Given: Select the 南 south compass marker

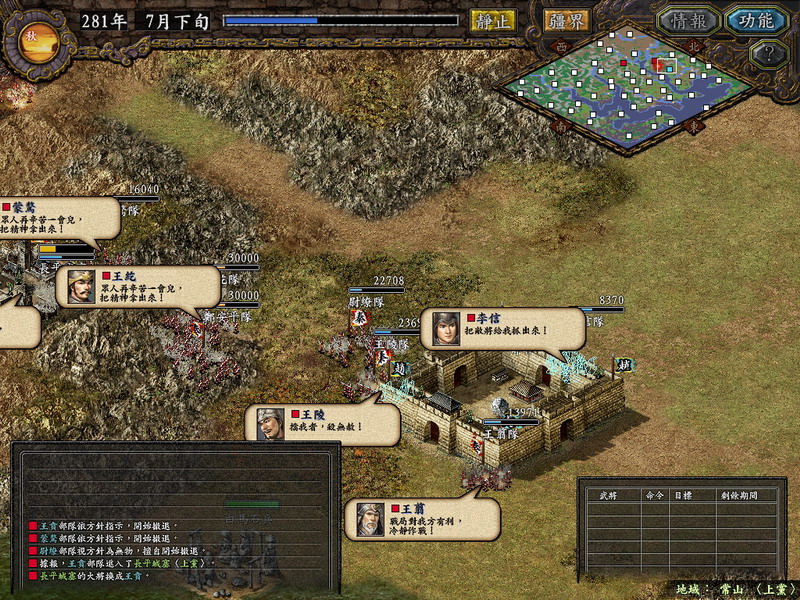Looking at the screenshot, I should coord(561,128).
